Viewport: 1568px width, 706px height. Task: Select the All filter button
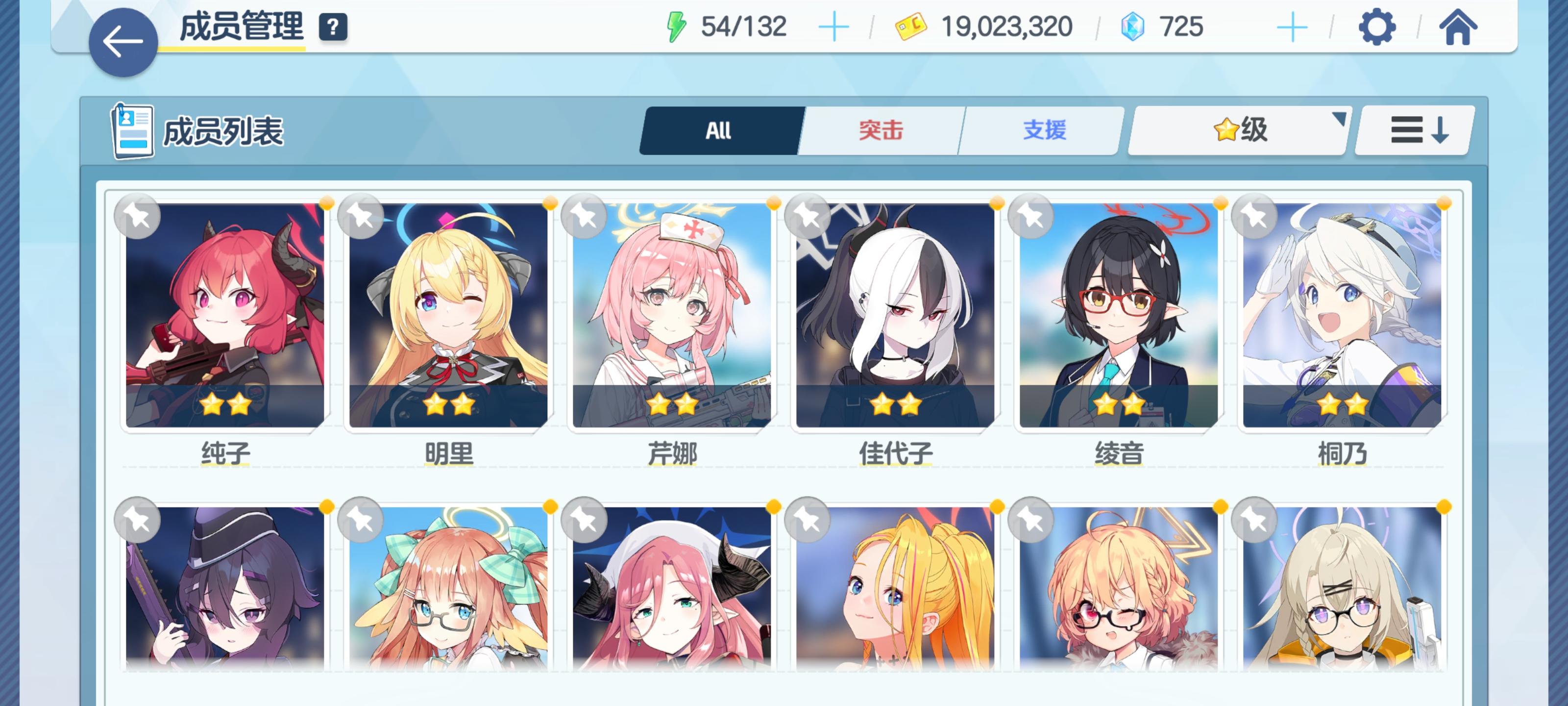click(x=719, y=130)
